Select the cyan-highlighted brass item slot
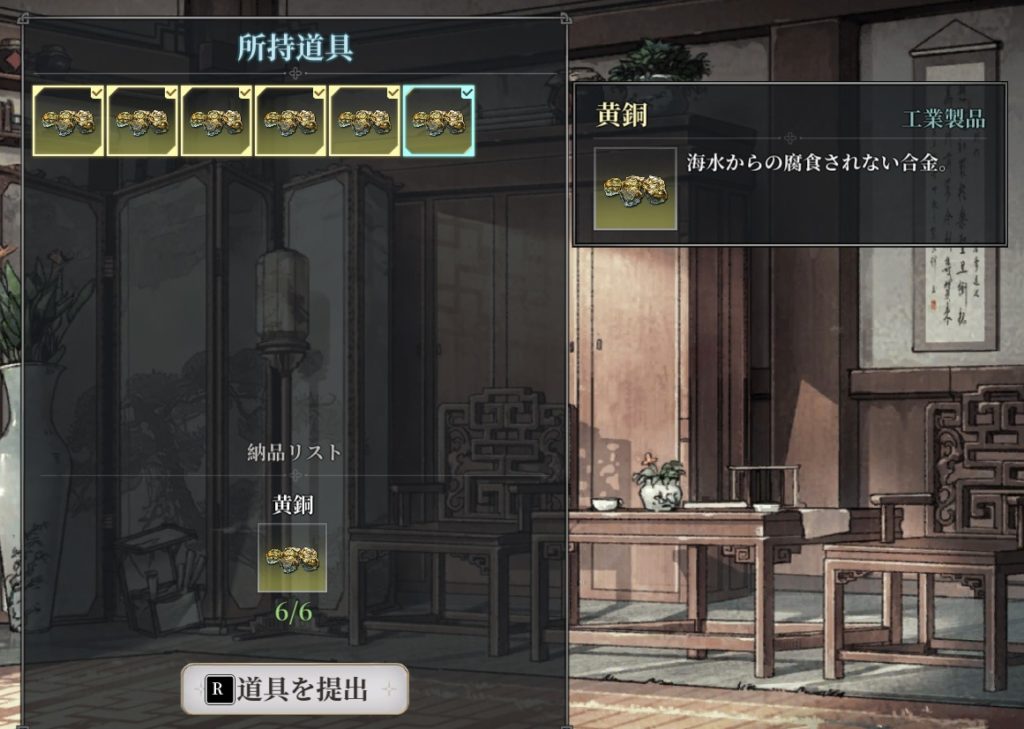 [439, 121]
